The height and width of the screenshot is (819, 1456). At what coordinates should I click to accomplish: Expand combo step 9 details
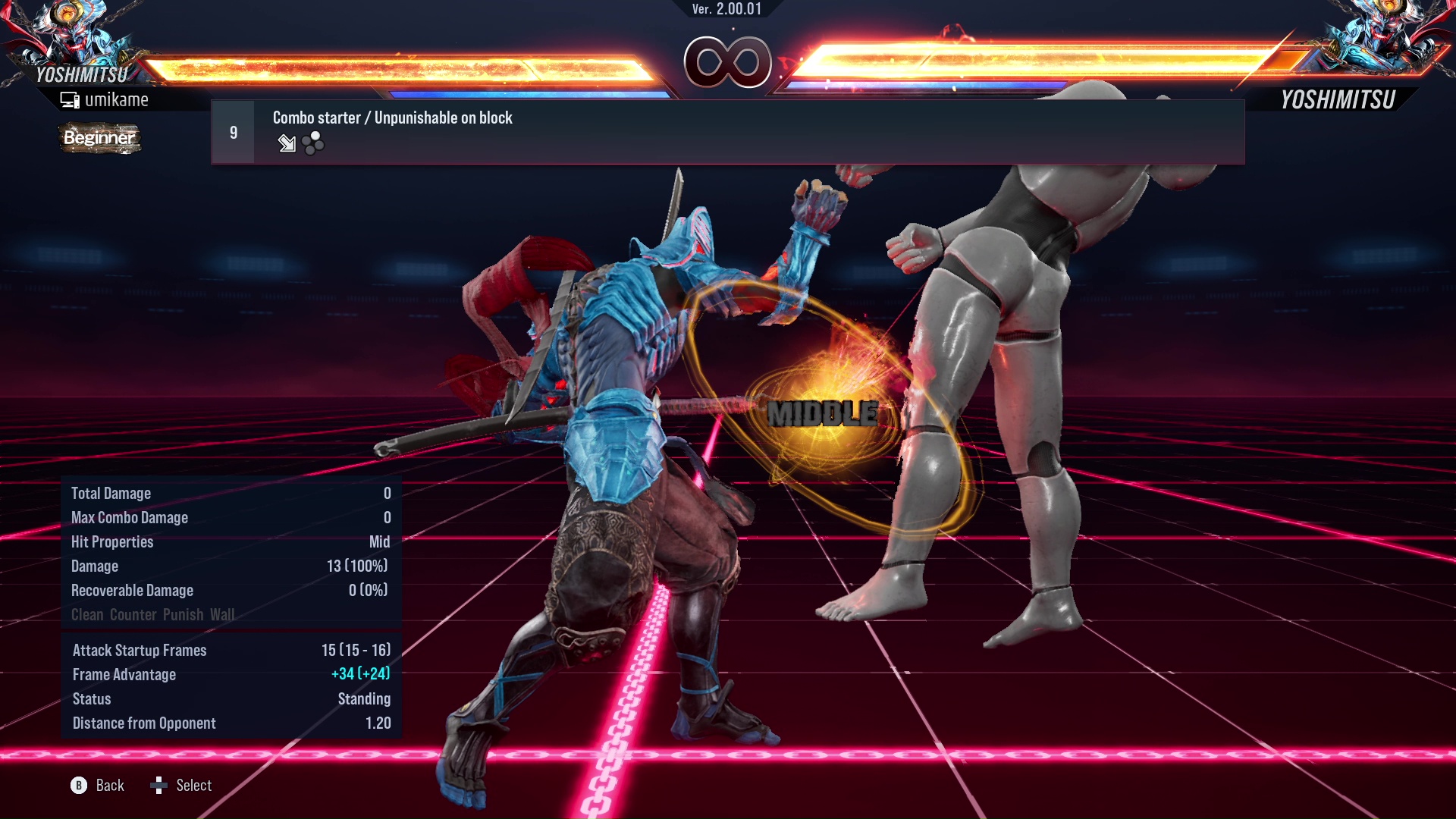[233, 131]
